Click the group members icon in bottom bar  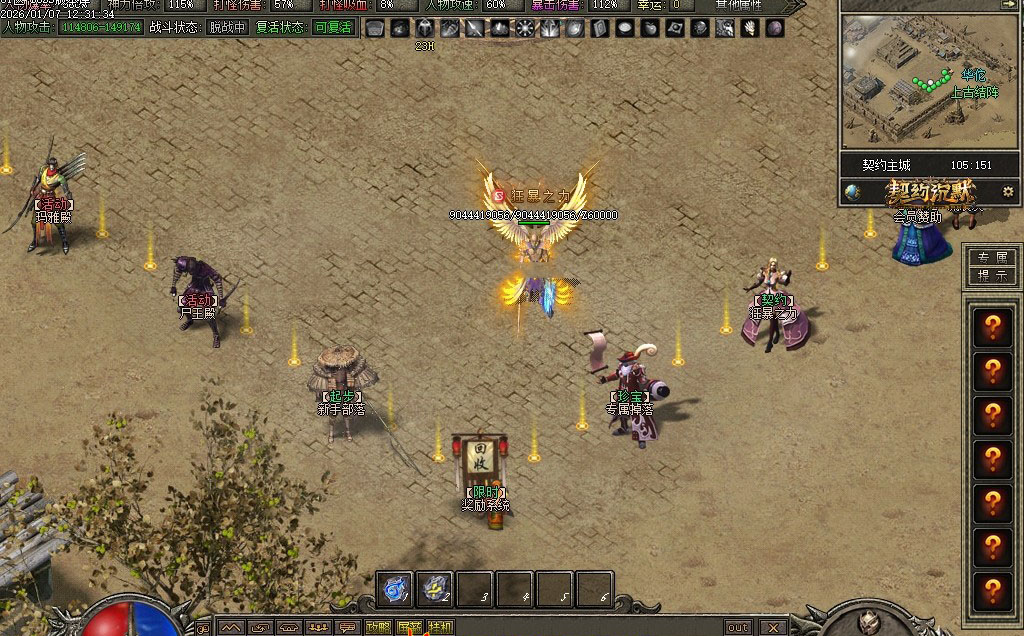click(318, 628)
